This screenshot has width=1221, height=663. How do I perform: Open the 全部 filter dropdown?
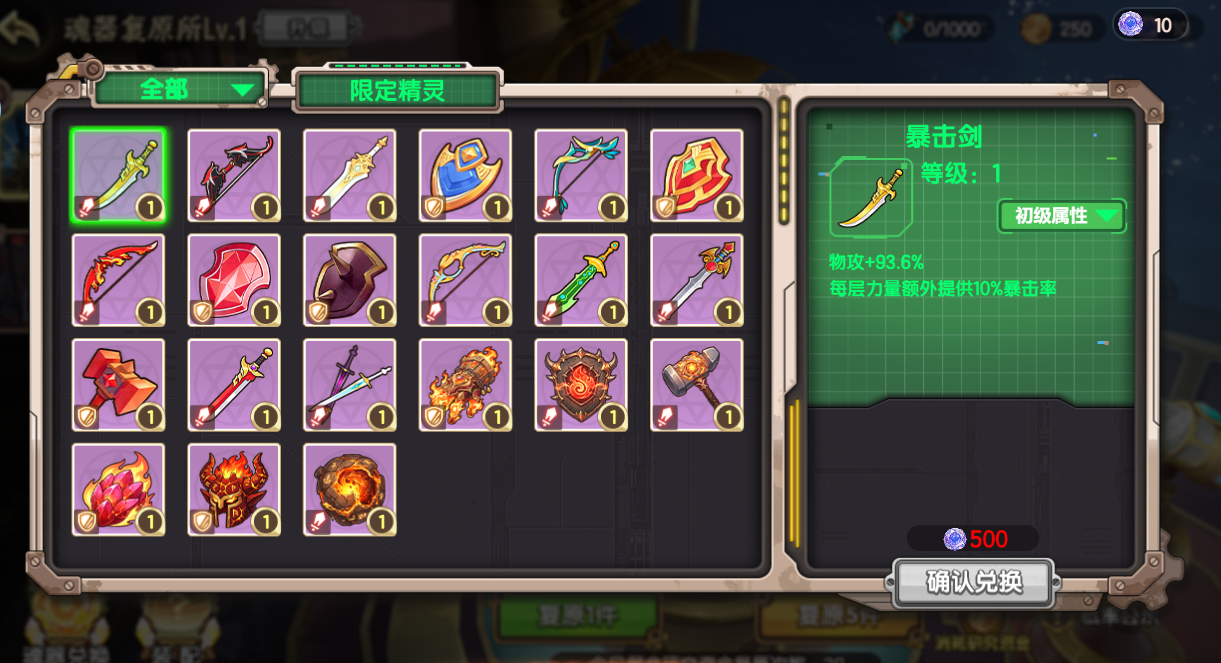click(x=180, y=89)
